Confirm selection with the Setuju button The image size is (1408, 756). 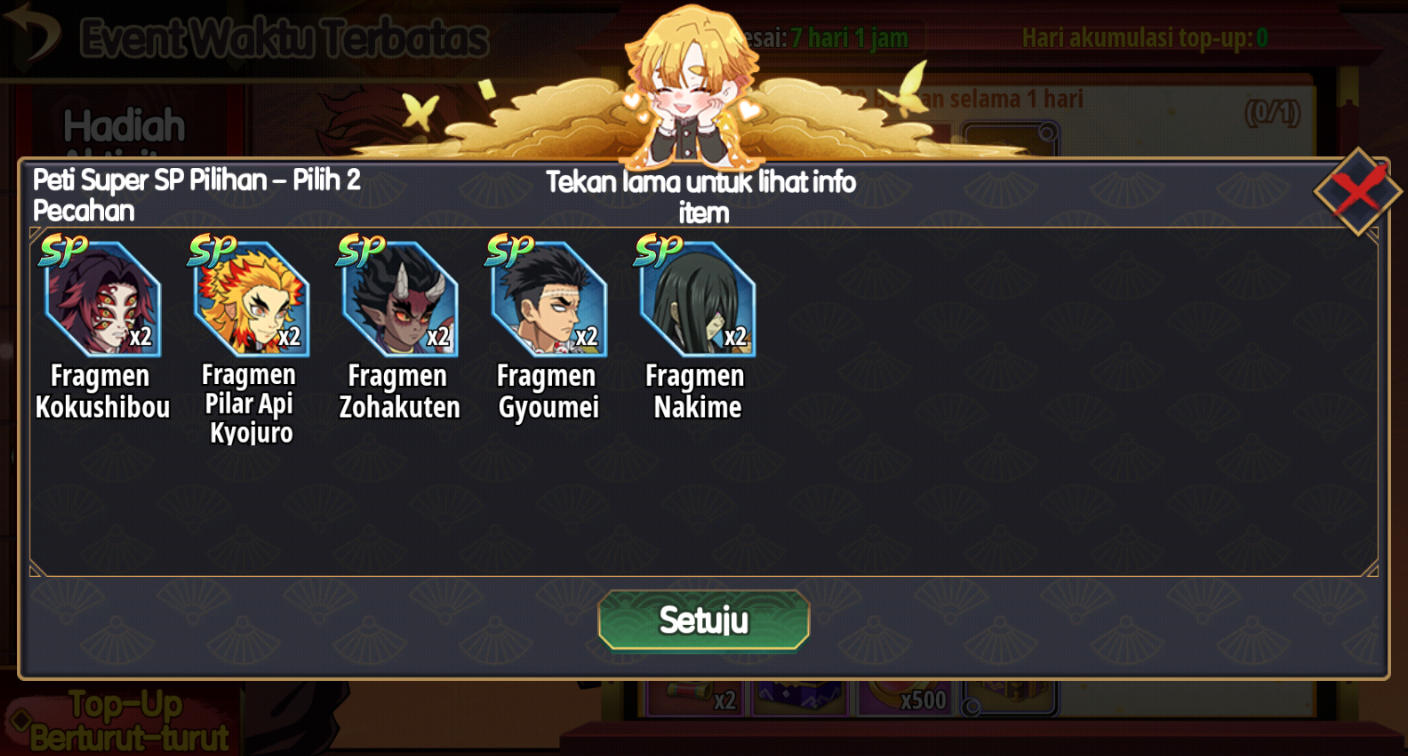click(x=703, y=620)
